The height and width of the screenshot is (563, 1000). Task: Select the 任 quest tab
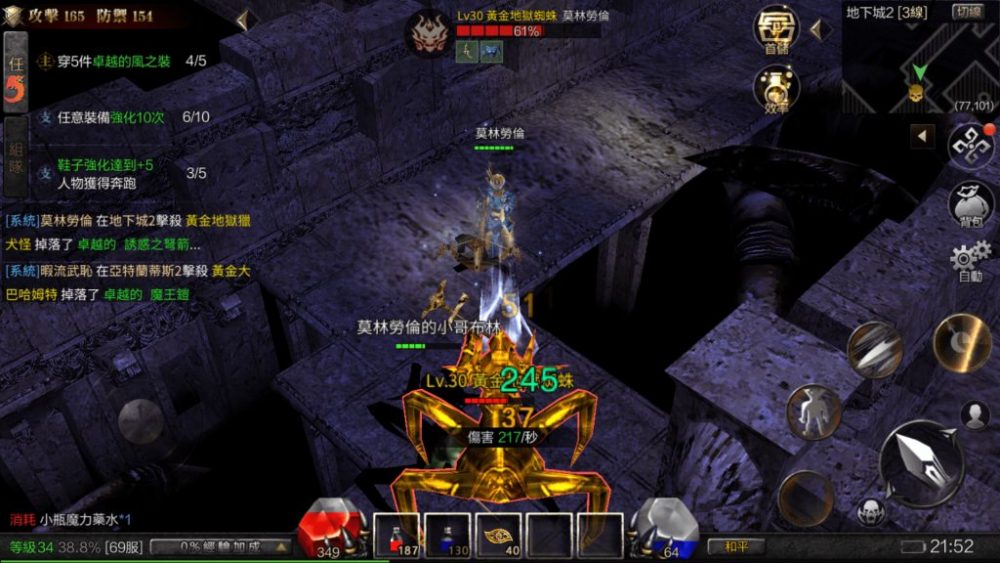[15, 72]
